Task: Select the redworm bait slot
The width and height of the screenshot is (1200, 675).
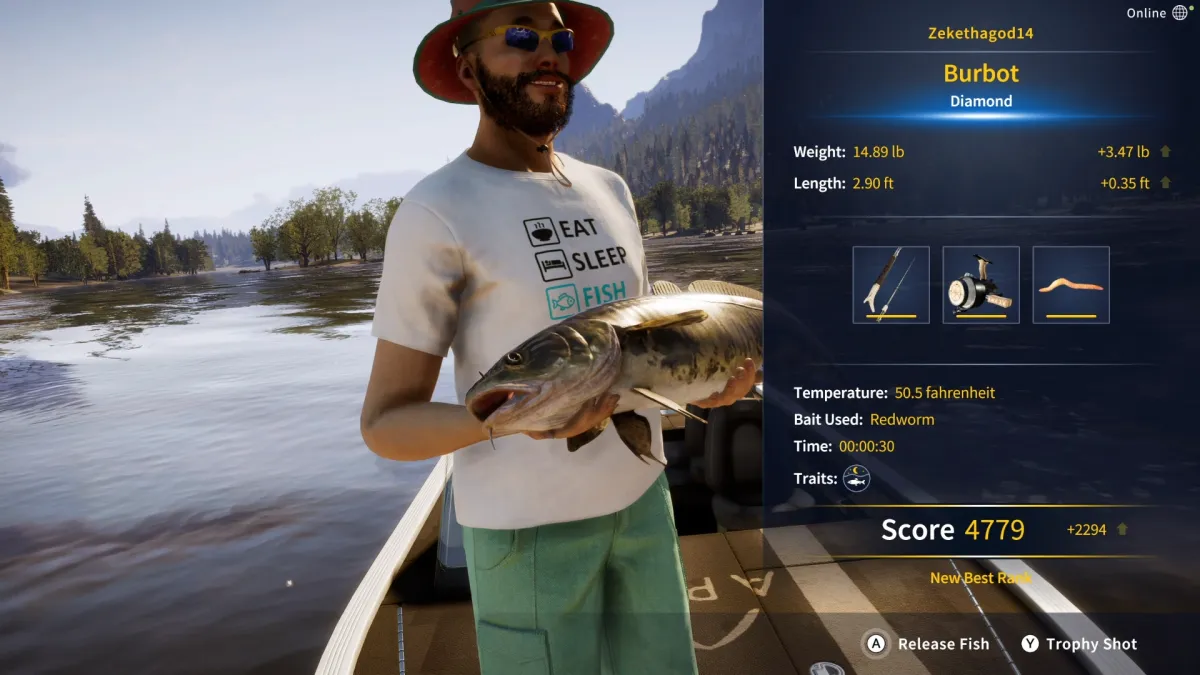Action: click(1071, 285)
